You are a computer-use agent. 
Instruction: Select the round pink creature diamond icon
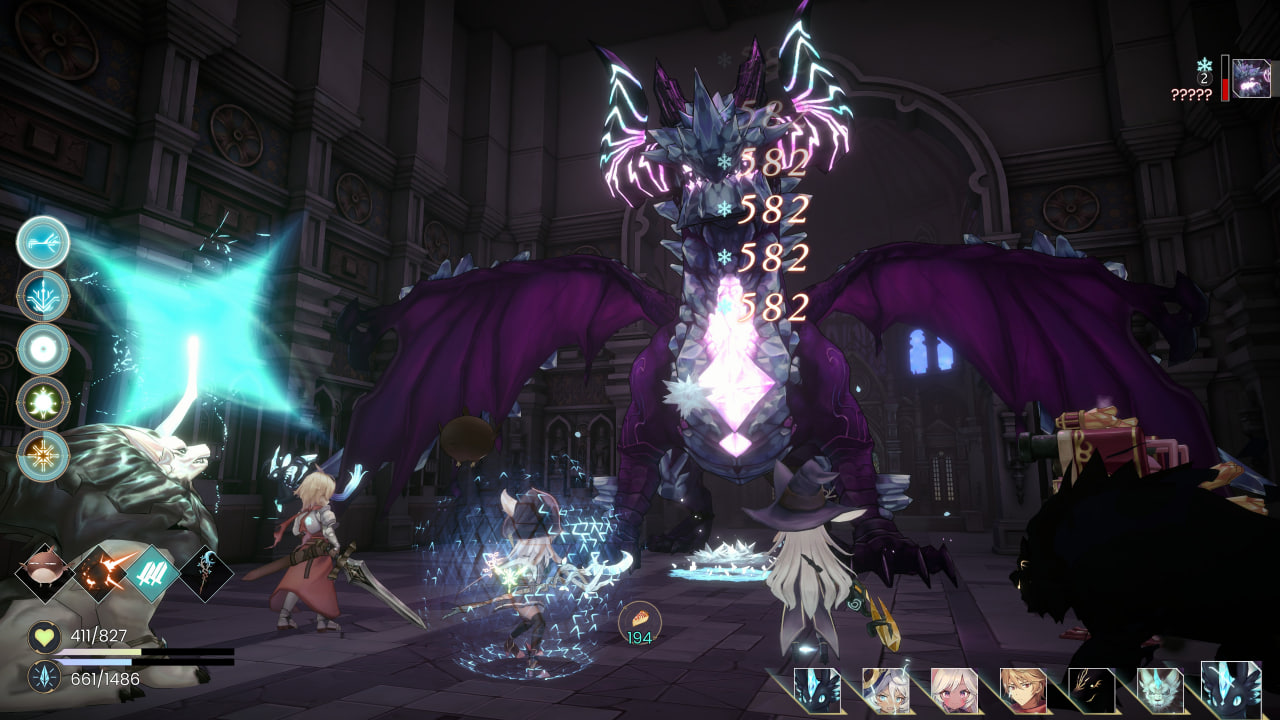[x=45, y=573]
